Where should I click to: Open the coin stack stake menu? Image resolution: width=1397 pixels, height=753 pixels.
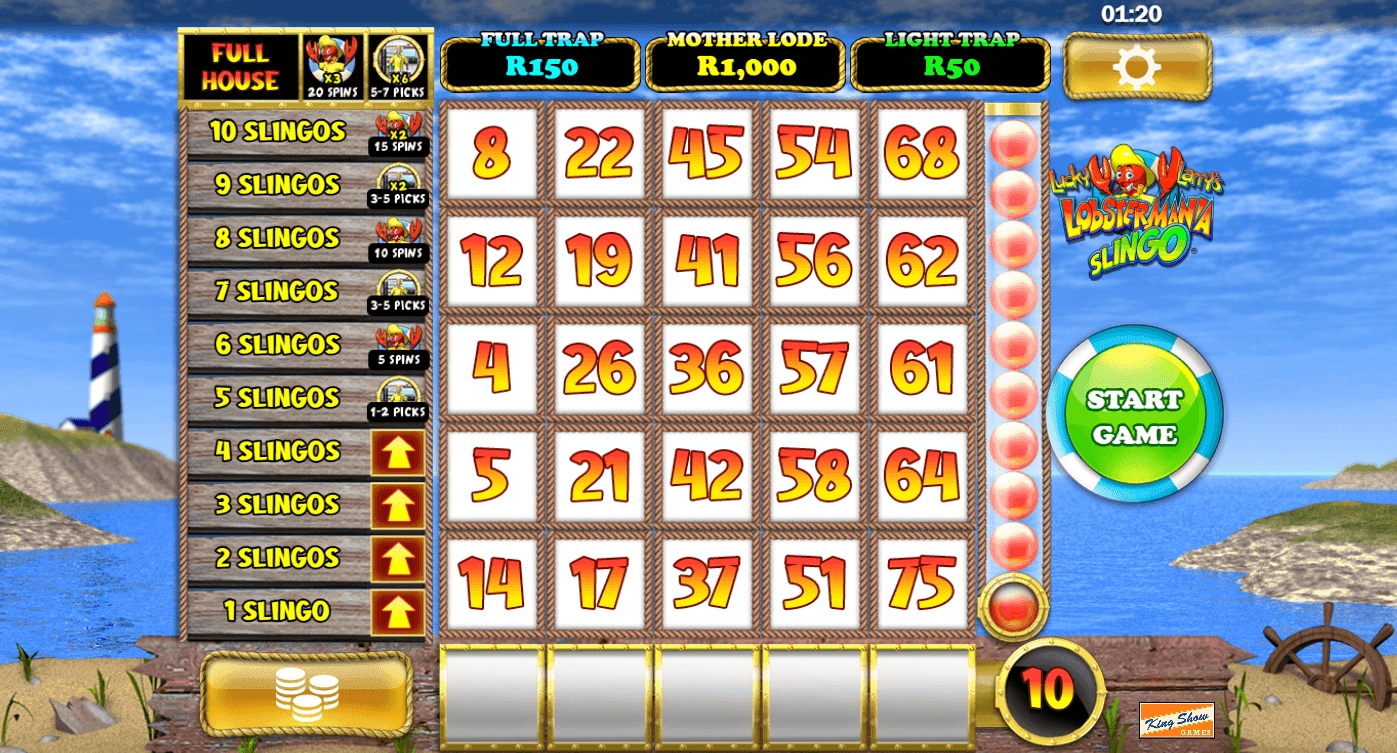tap(307, 691)
